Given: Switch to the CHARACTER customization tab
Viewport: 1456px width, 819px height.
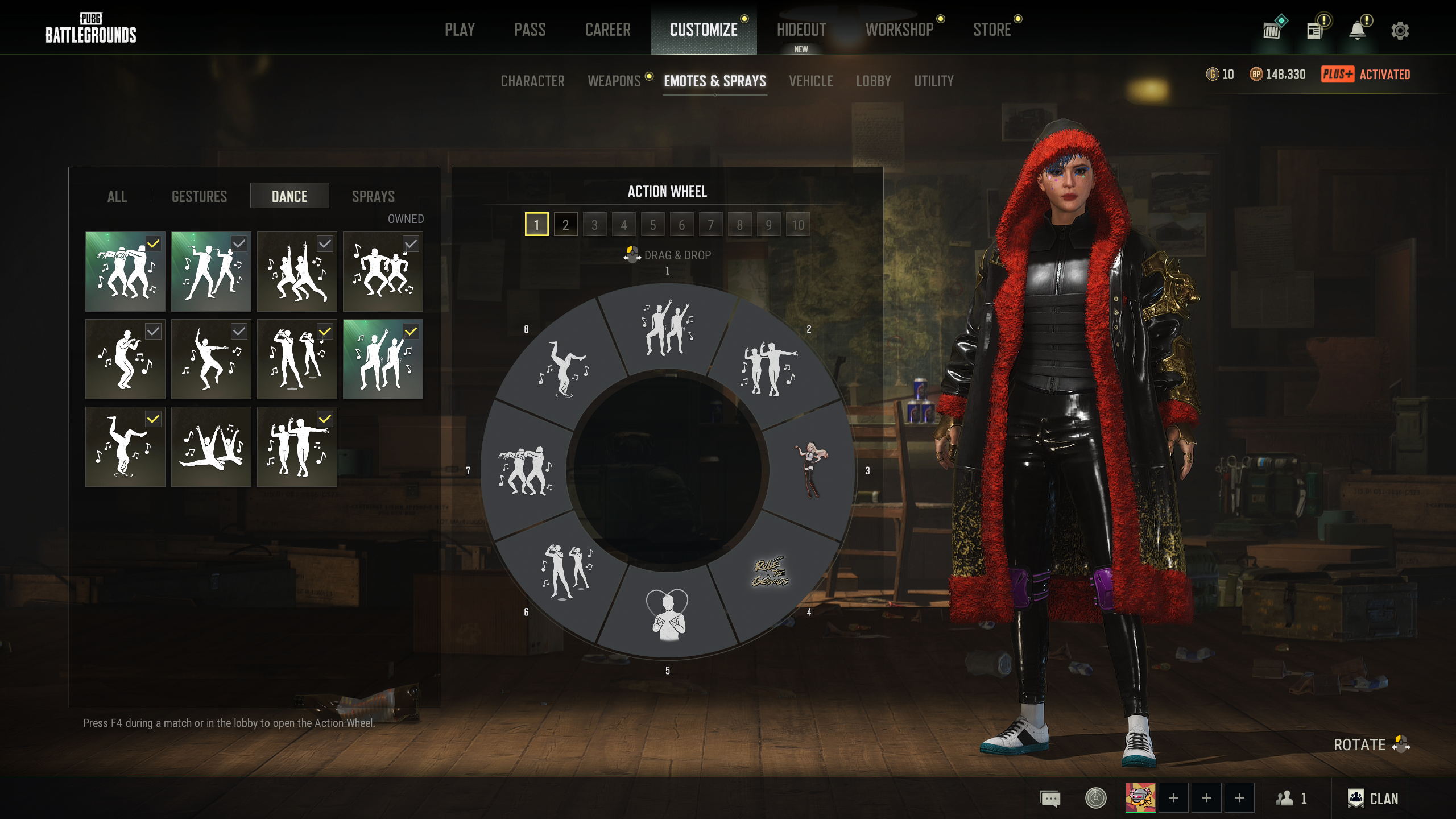Looking at the screenshot, I should (532, 81).
